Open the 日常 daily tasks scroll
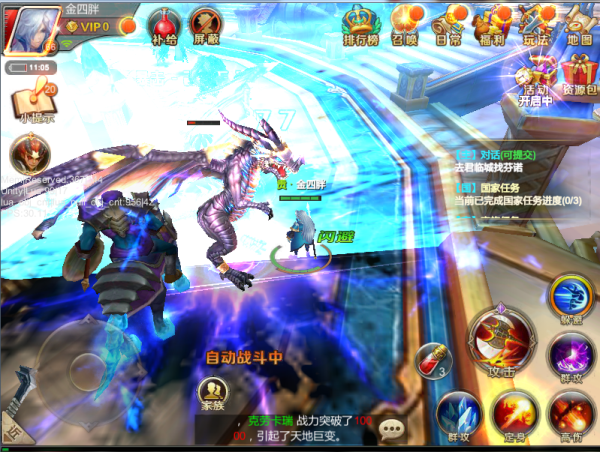Image resolution: width=600 pixels, height=452 pixels. (x=449, y=23)
